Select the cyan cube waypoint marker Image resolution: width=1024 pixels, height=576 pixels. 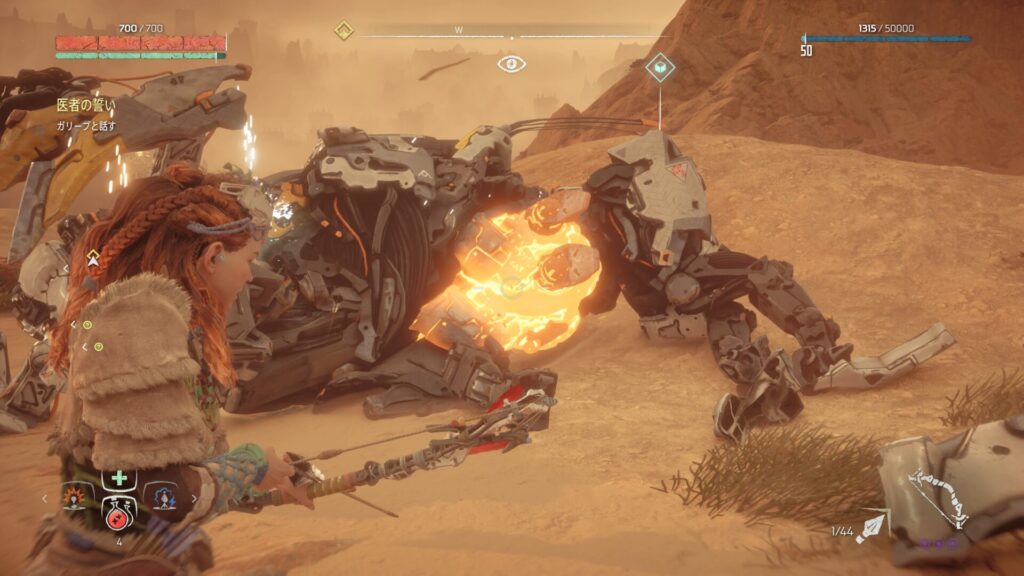[660, 67]
